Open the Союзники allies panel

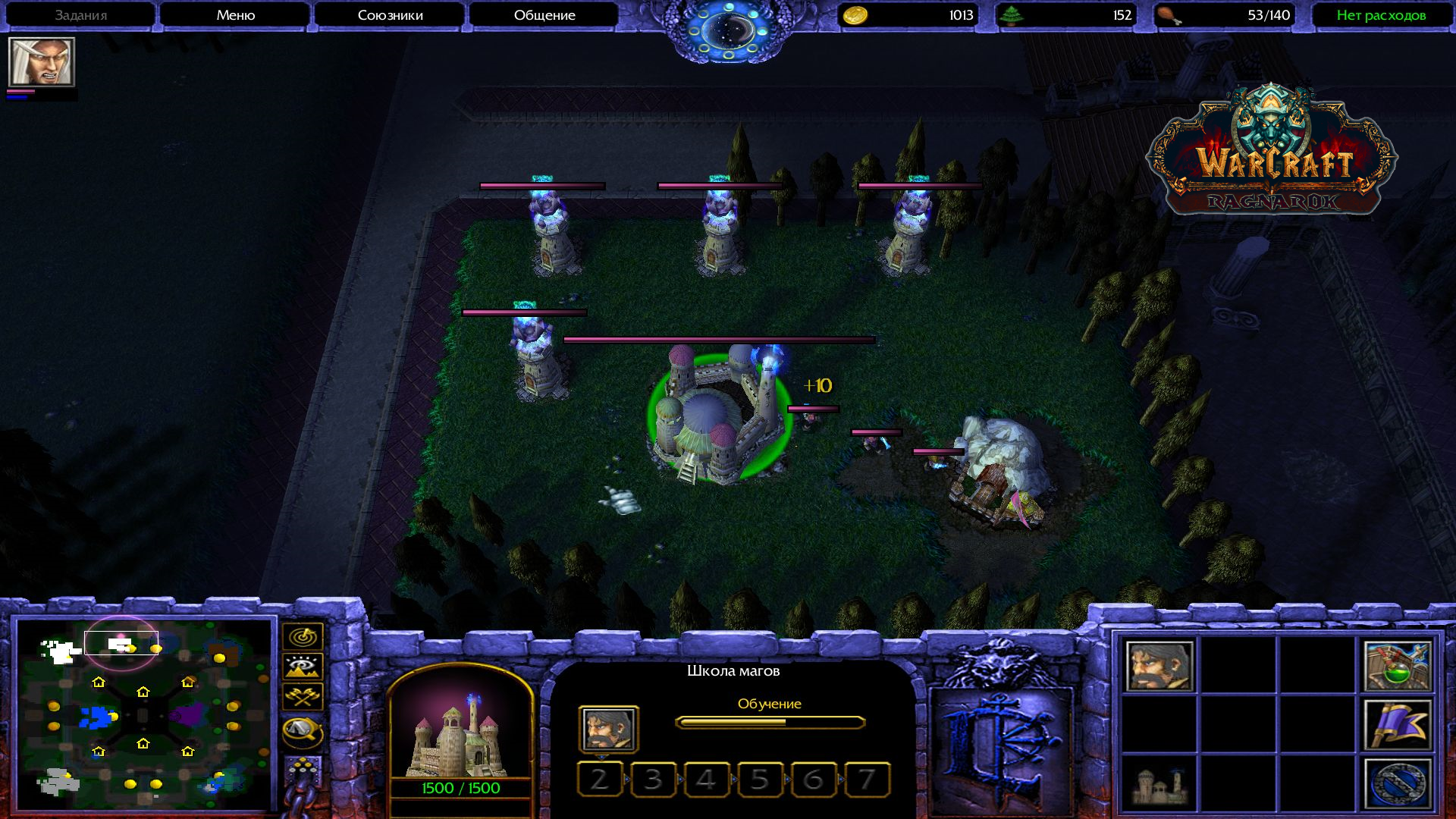coord(390,15)
